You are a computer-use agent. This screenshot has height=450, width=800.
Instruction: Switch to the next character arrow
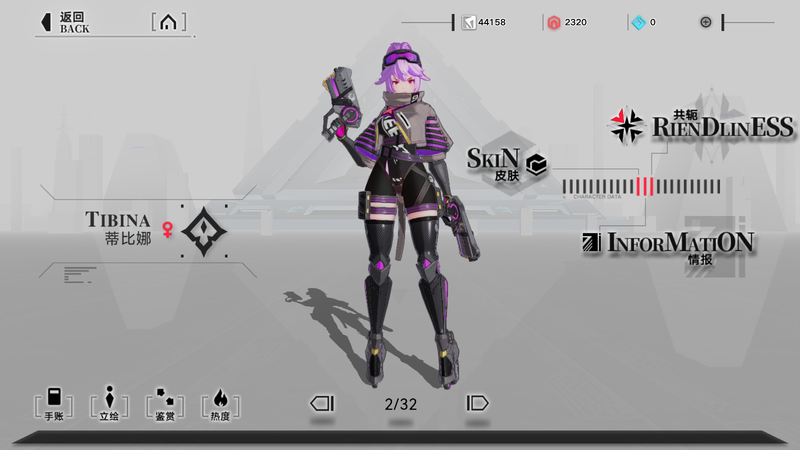click(477, 403)
